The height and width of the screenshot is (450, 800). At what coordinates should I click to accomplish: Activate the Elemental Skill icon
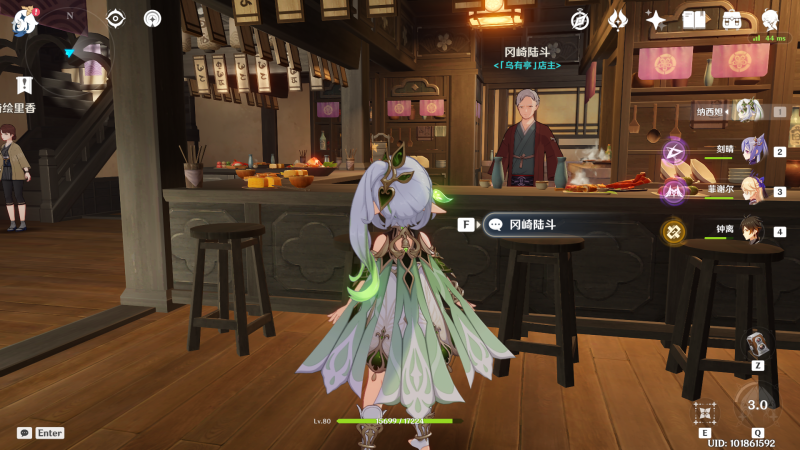pos(705,413)
